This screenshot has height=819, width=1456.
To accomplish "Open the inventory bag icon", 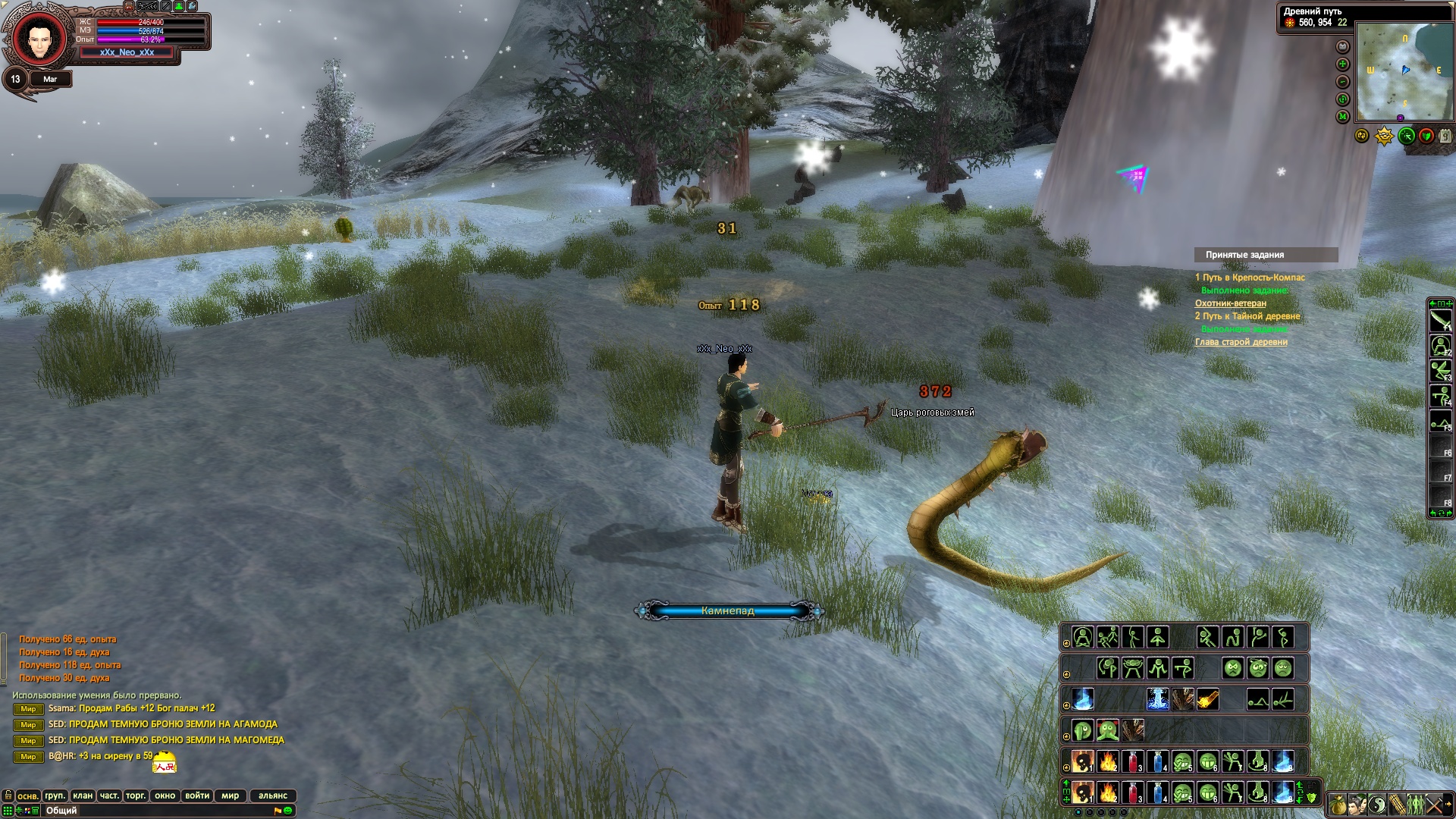I will pyautogui.click(x=1338, y=804).
